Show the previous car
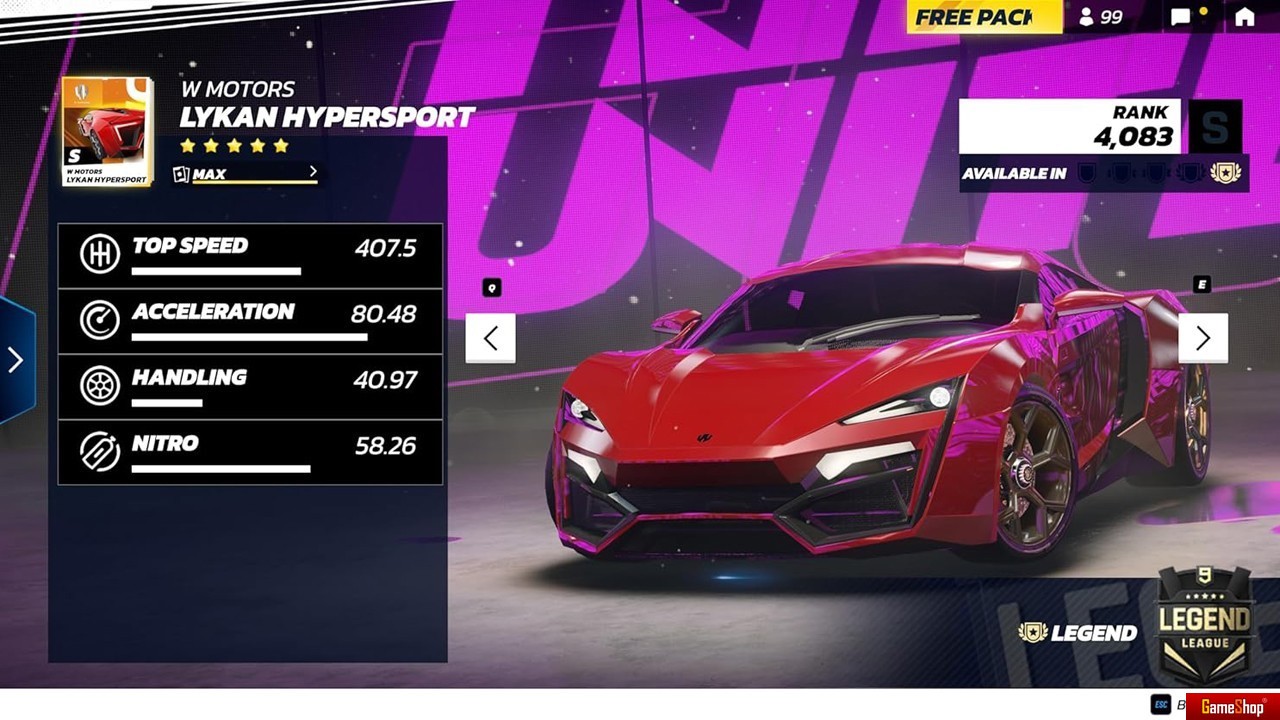Screen dimensions: 1280x720 490,338
